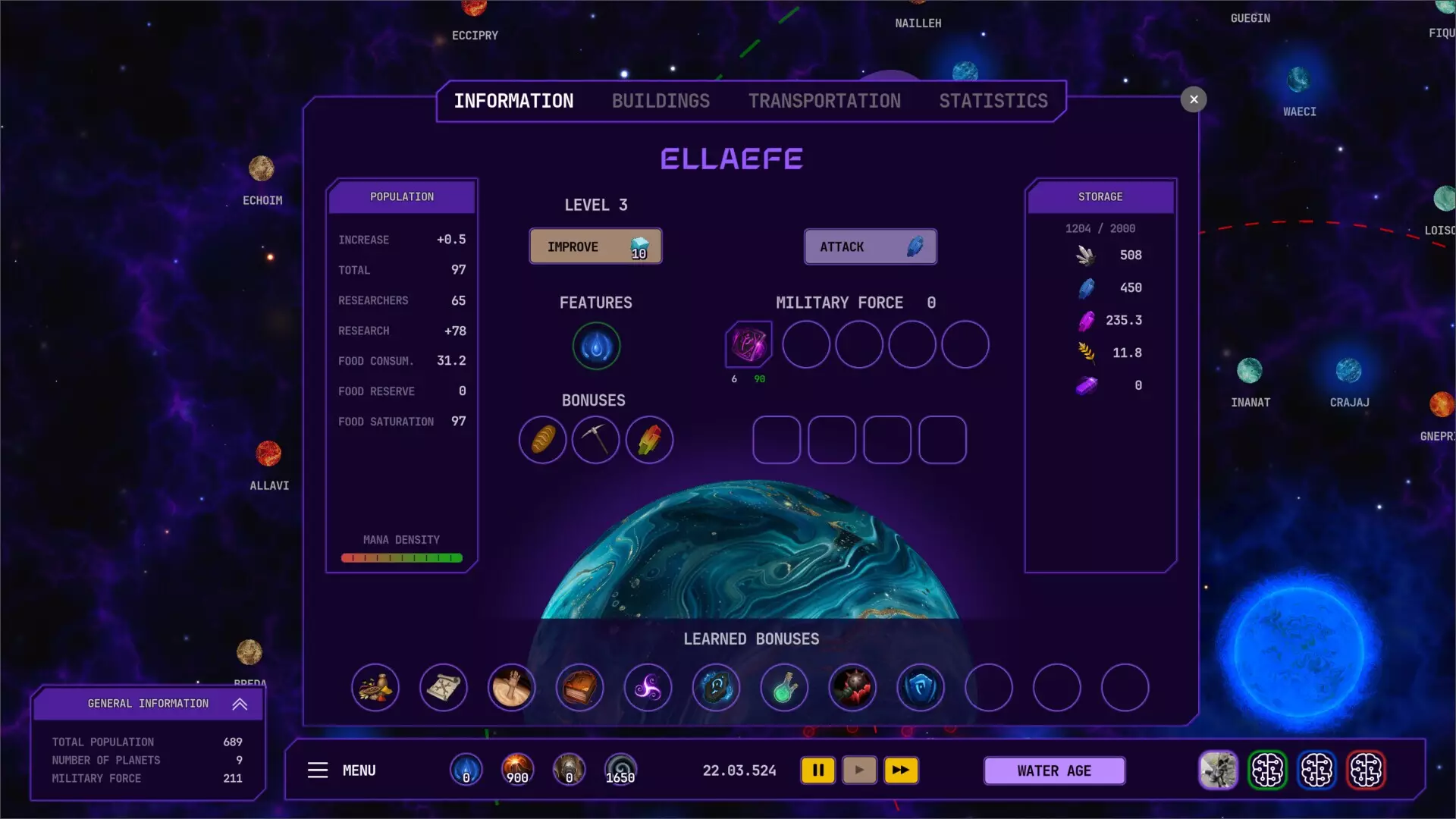Click the blue brain icon in bottom bar
Screen dimensions: 1456x819
(x=1318, y=770)
